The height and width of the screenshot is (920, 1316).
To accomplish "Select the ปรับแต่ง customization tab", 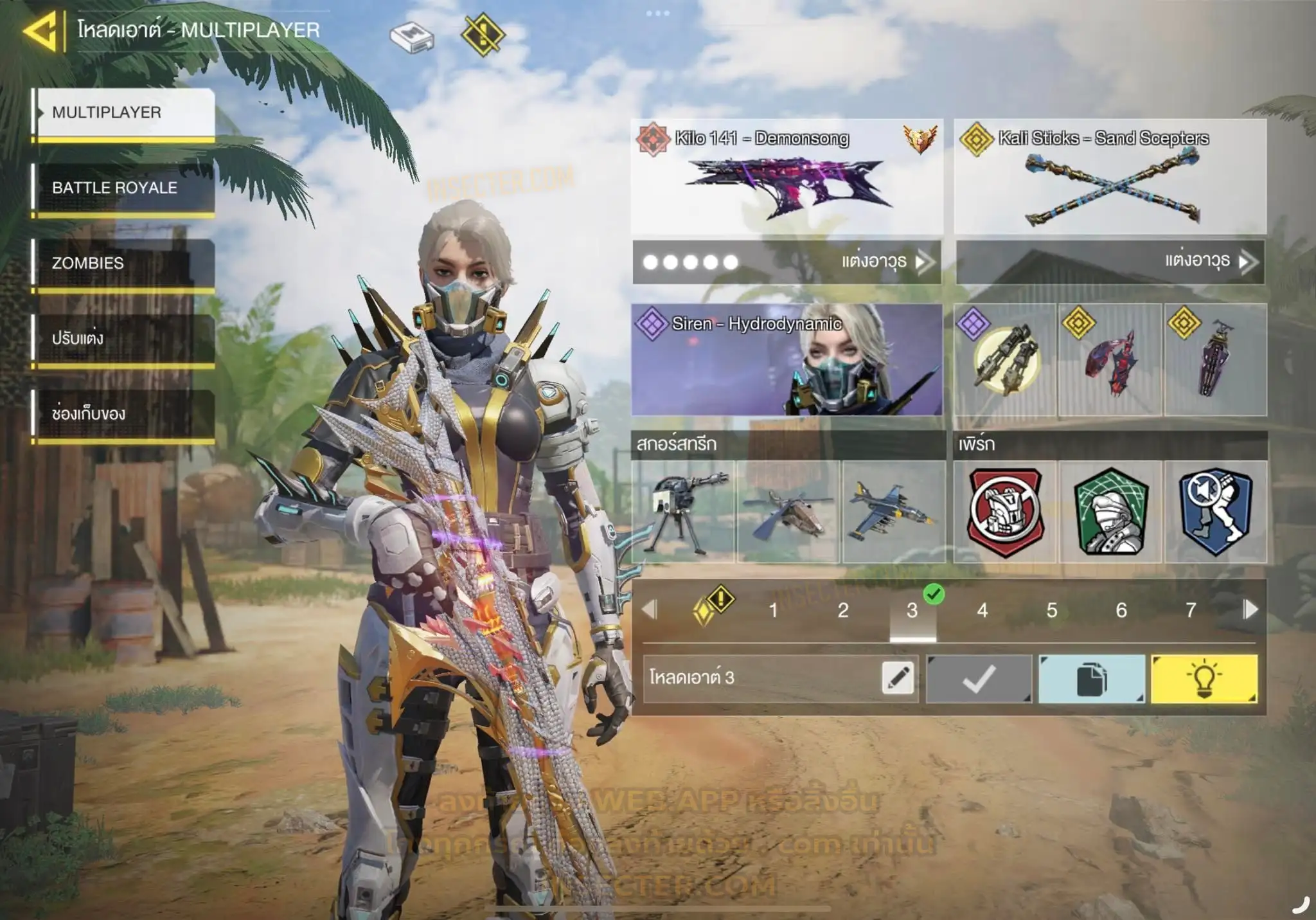I will [123, 338].
